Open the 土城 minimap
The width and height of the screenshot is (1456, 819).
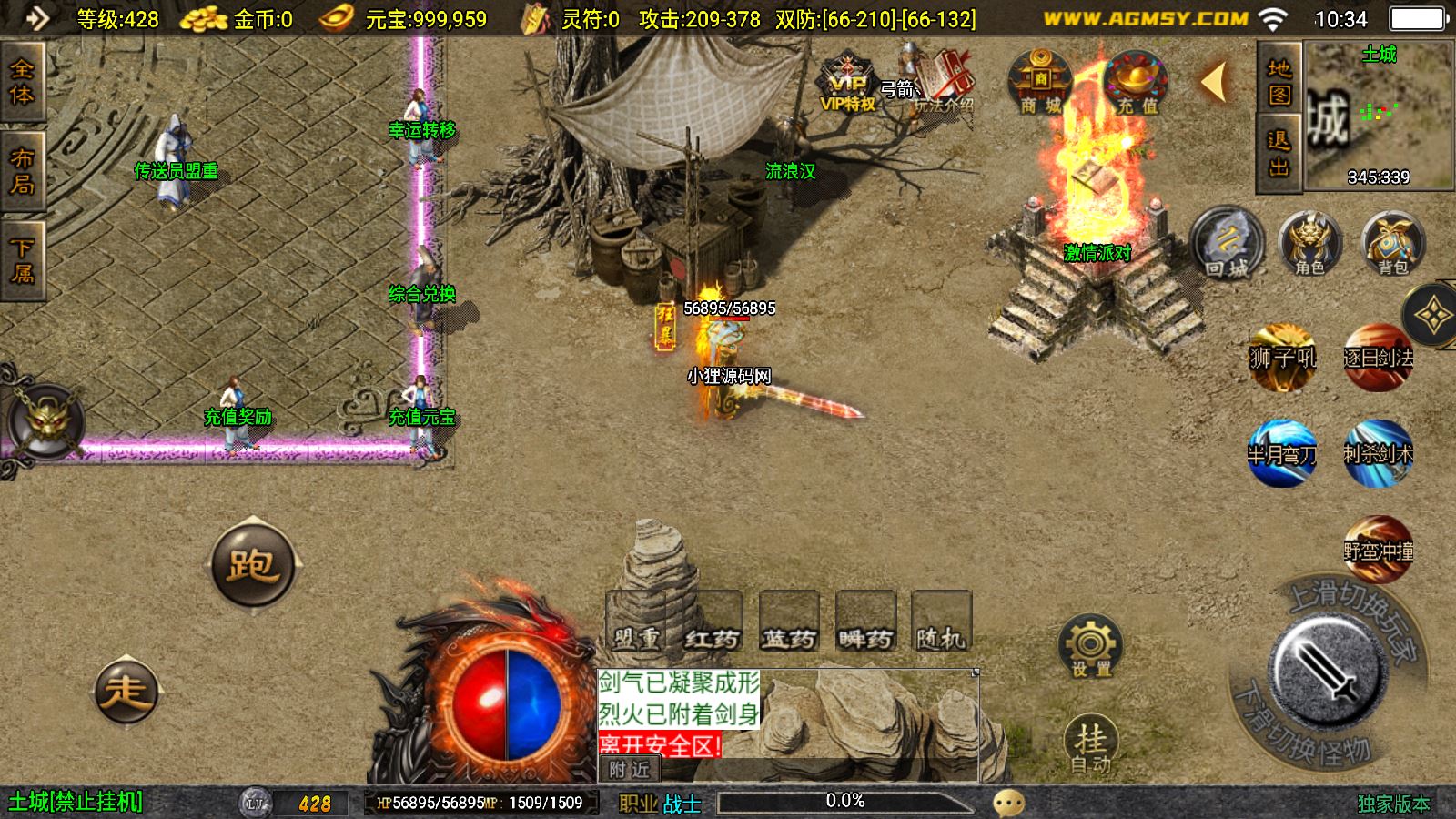[1379, 116]
